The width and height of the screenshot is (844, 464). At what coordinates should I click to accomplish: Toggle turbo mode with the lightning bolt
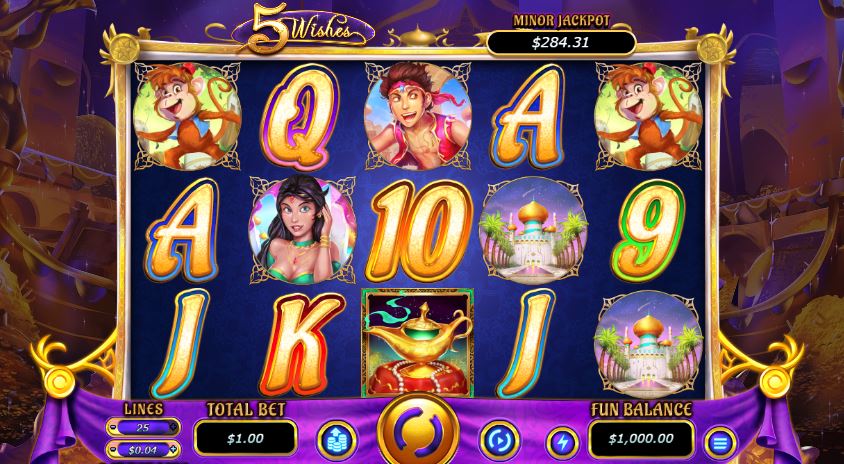tap(561, 442)
